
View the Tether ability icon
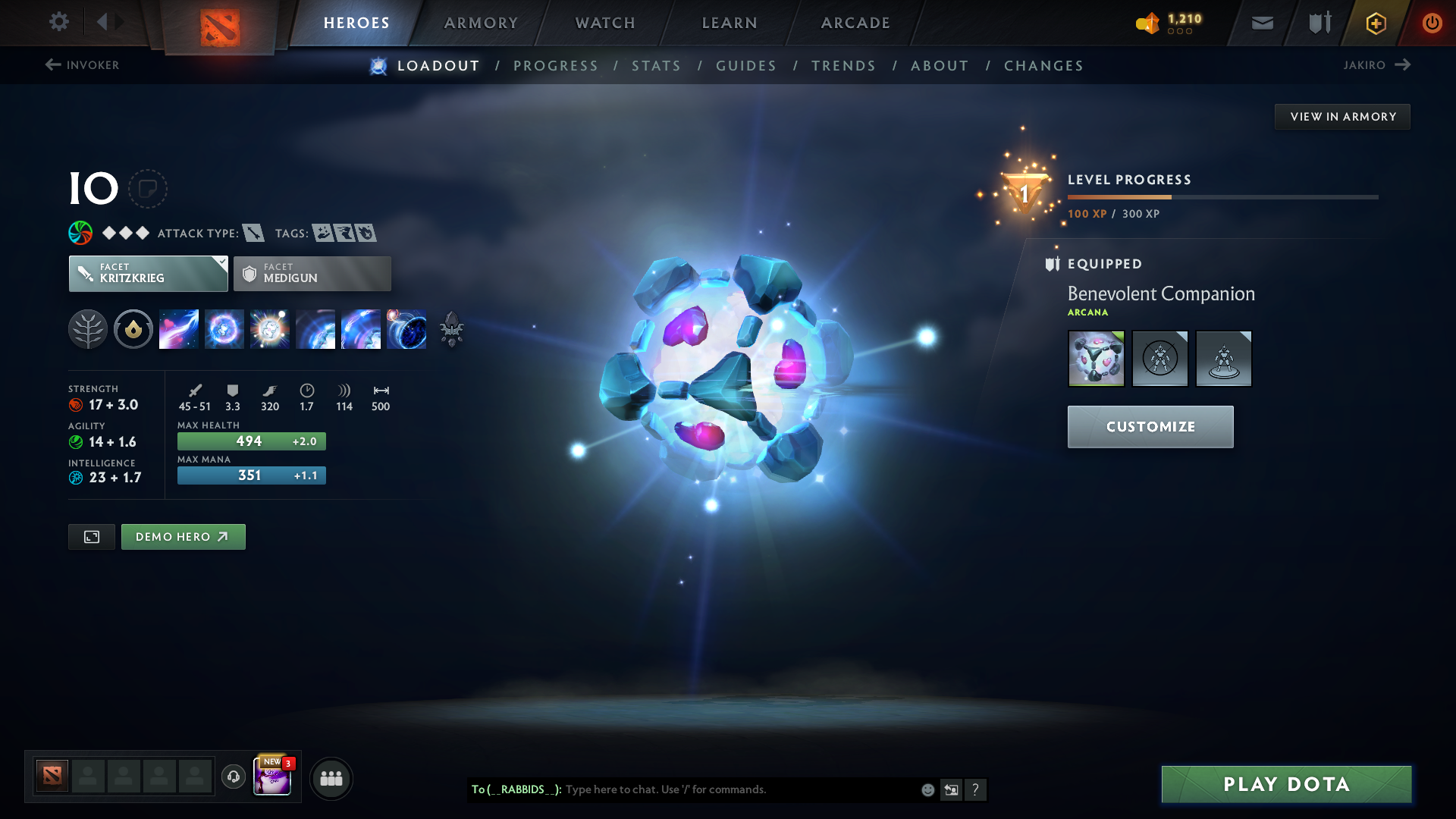179,329
